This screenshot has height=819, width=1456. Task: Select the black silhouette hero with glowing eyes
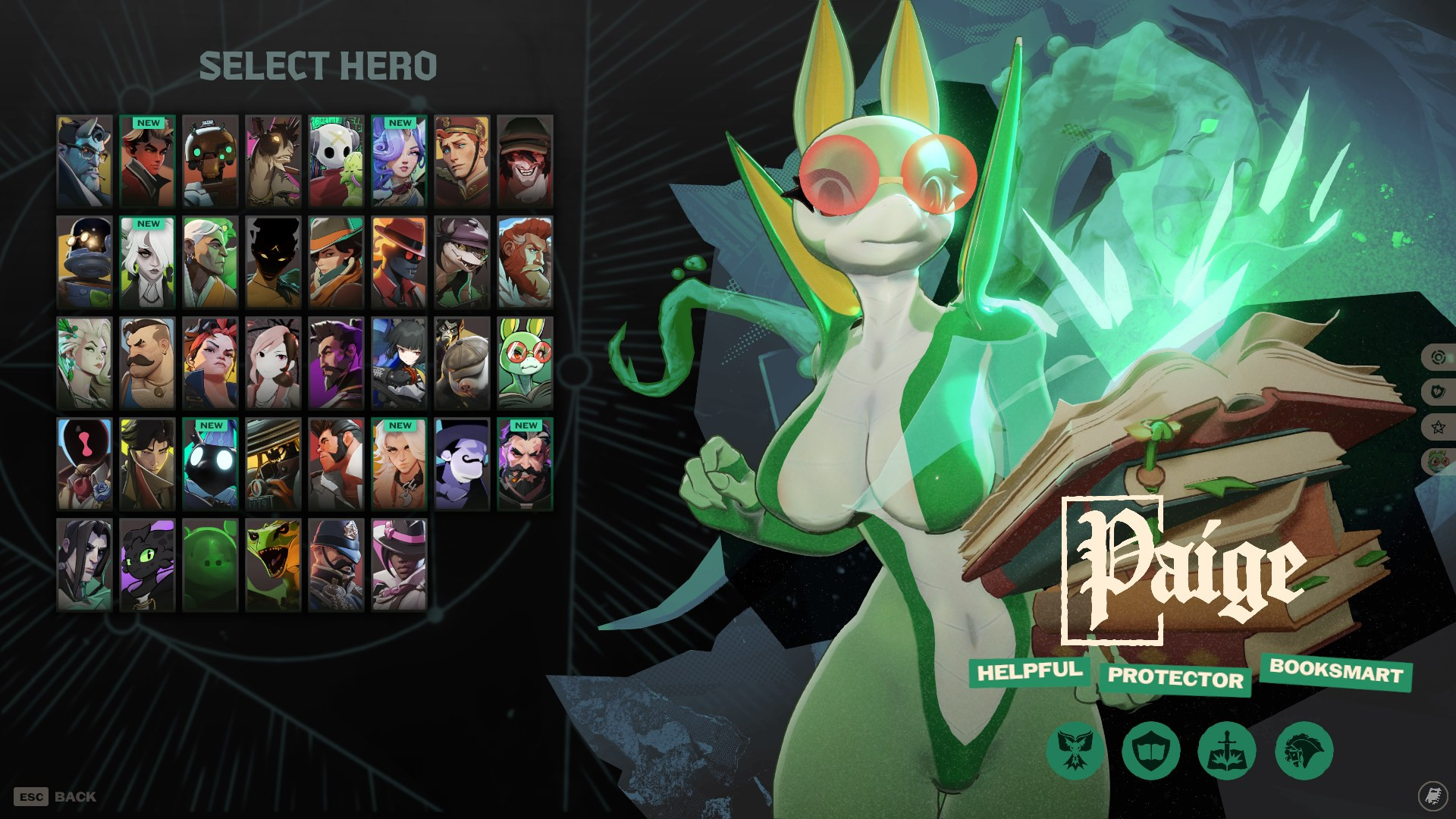(273, 262)
